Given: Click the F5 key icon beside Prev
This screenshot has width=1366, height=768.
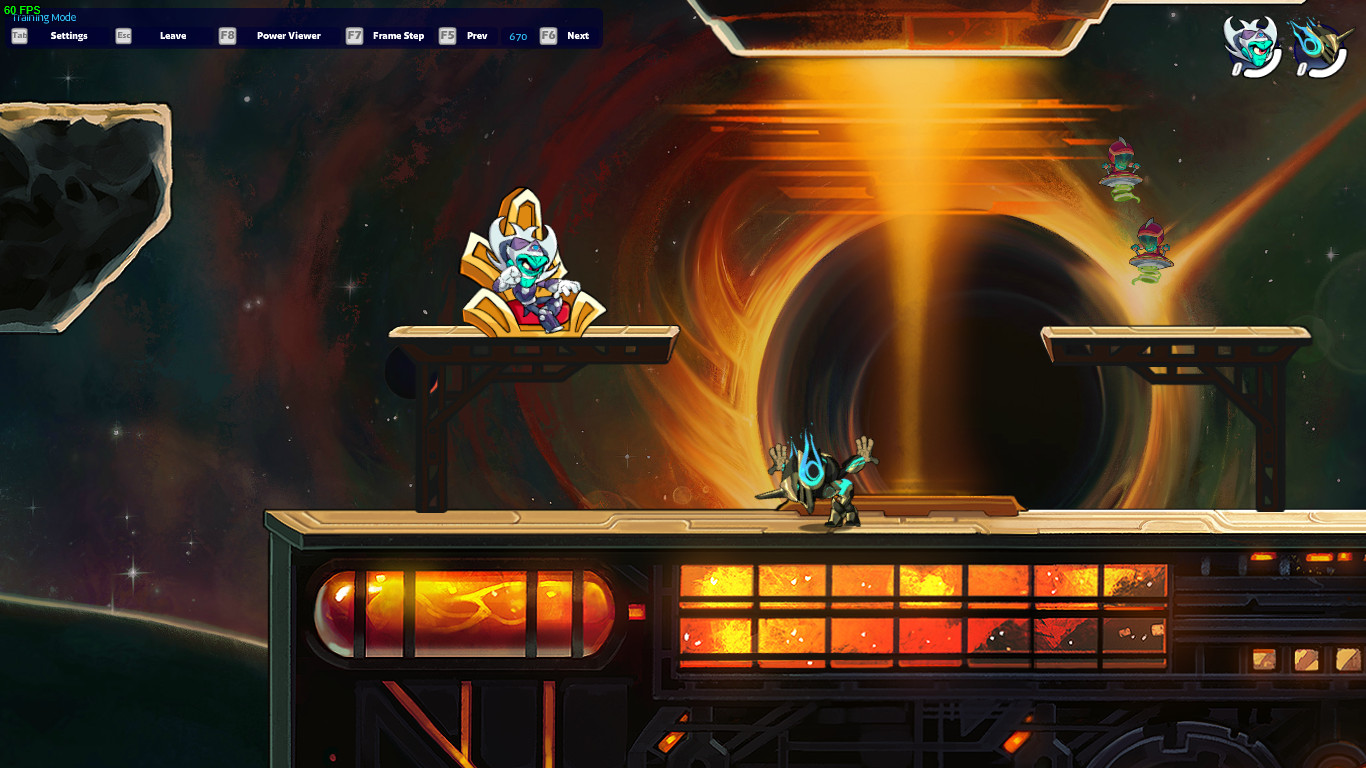Looking at the screenshot, I should point(446,35).
